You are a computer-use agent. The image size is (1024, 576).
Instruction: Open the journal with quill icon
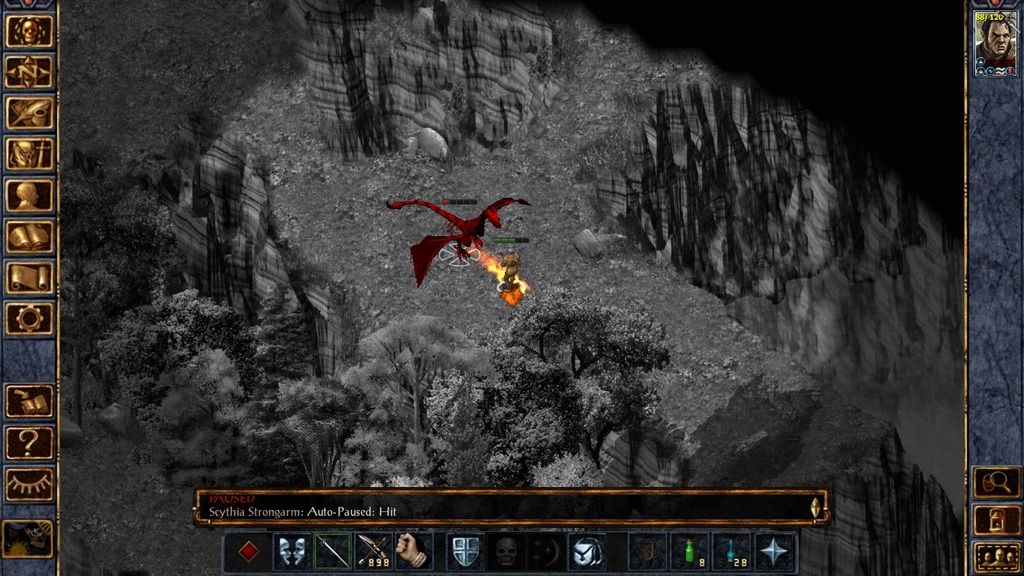[29, 113]
